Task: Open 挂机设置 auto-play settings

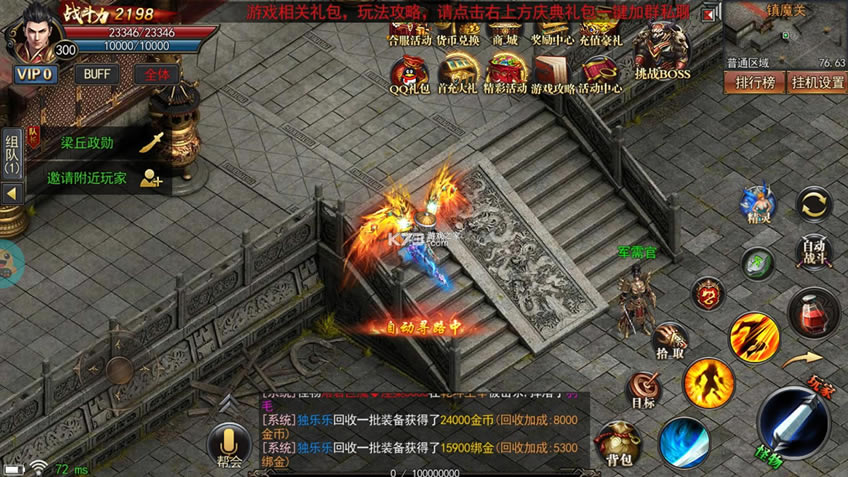Action: pyautogui.click(x=817, y=82)
